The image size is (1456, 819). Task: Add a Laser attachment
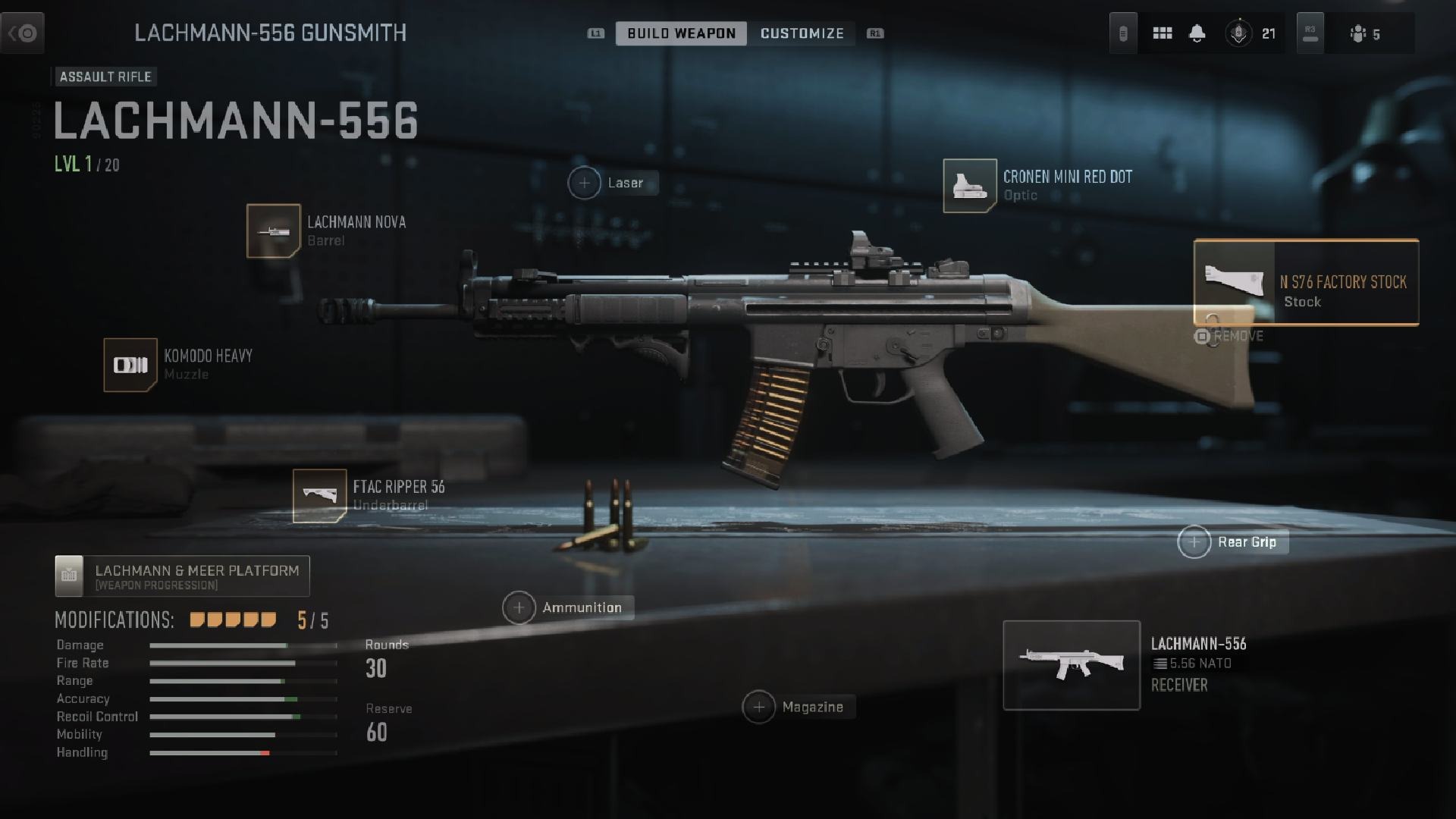pos(585,184)
